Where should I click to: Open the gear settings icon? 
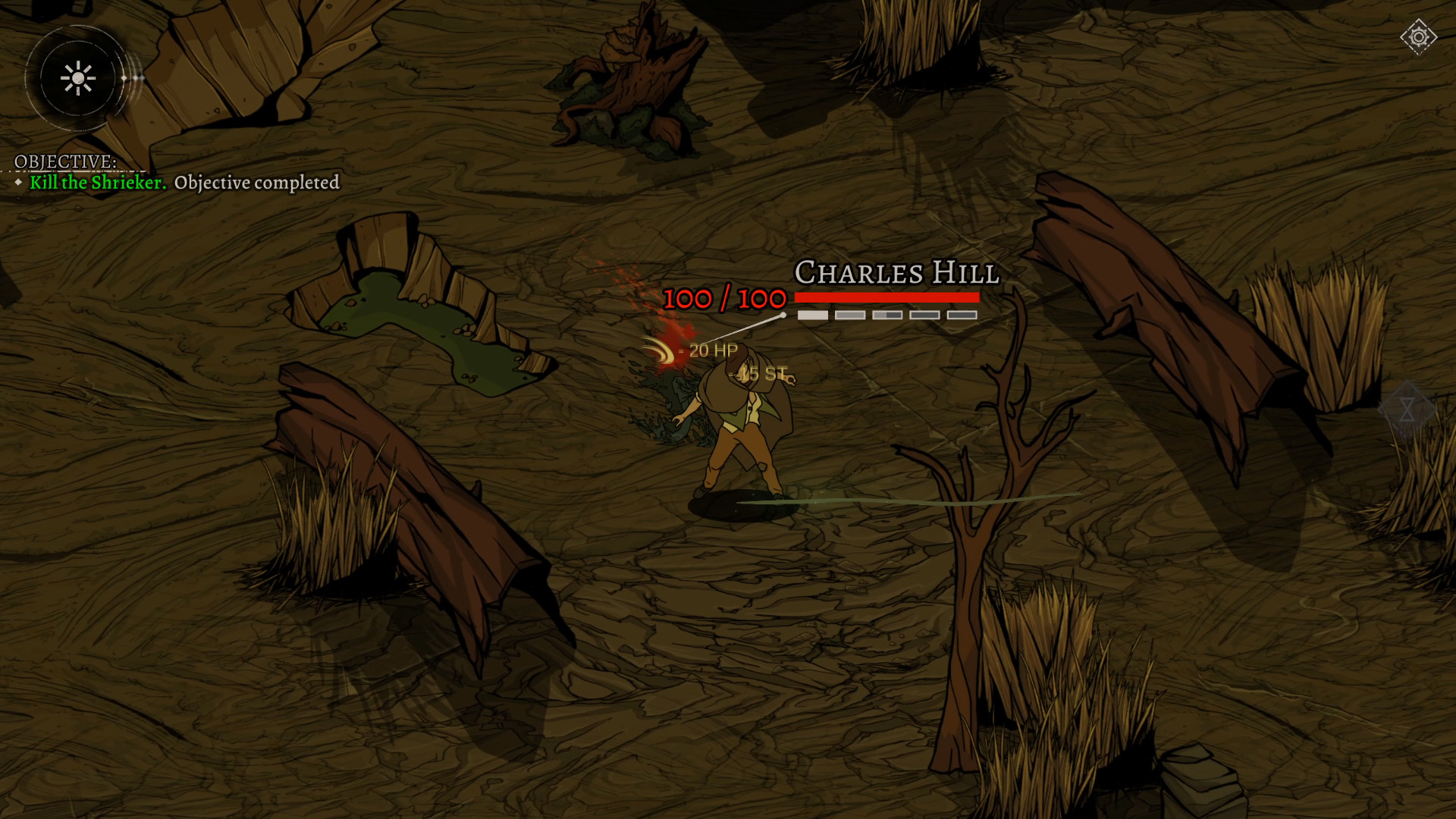tap(1418, 37)
